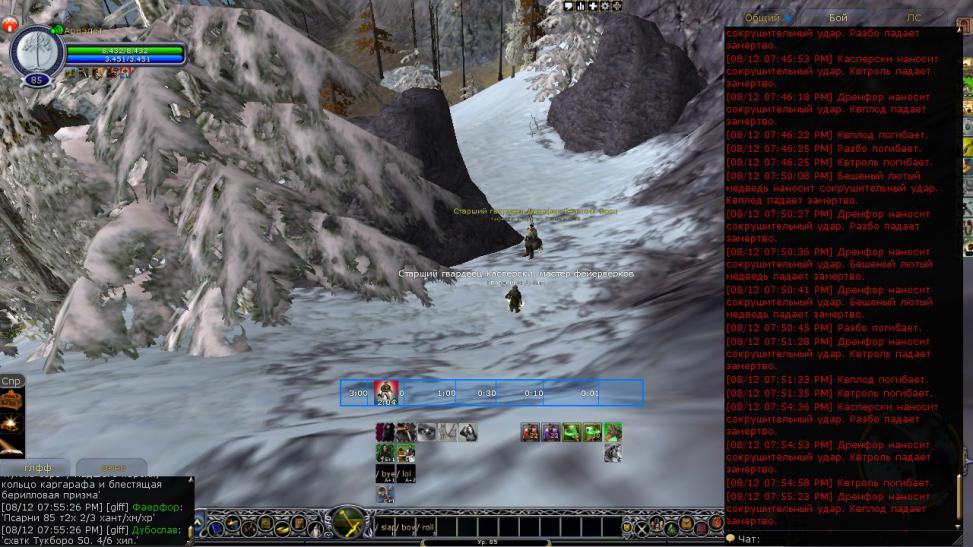Screen dimensions: 973x547
Task: Click the crossed-swords icon on the right of the main bar
Action: tap(642, 526)
